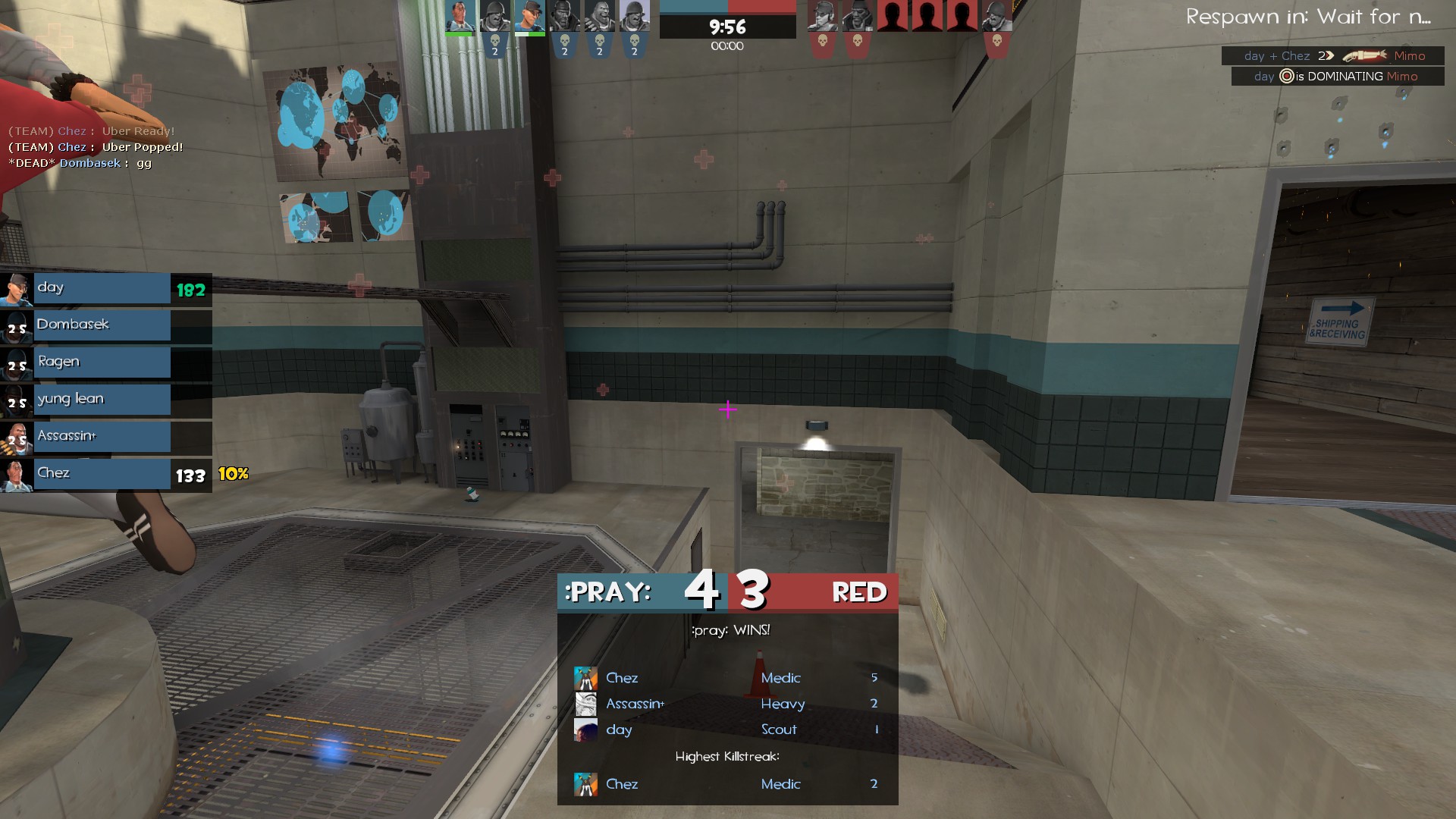Select the 'day + Chez' kill feed entry
Screen dimensions: 1456x819
(1334, 56)
